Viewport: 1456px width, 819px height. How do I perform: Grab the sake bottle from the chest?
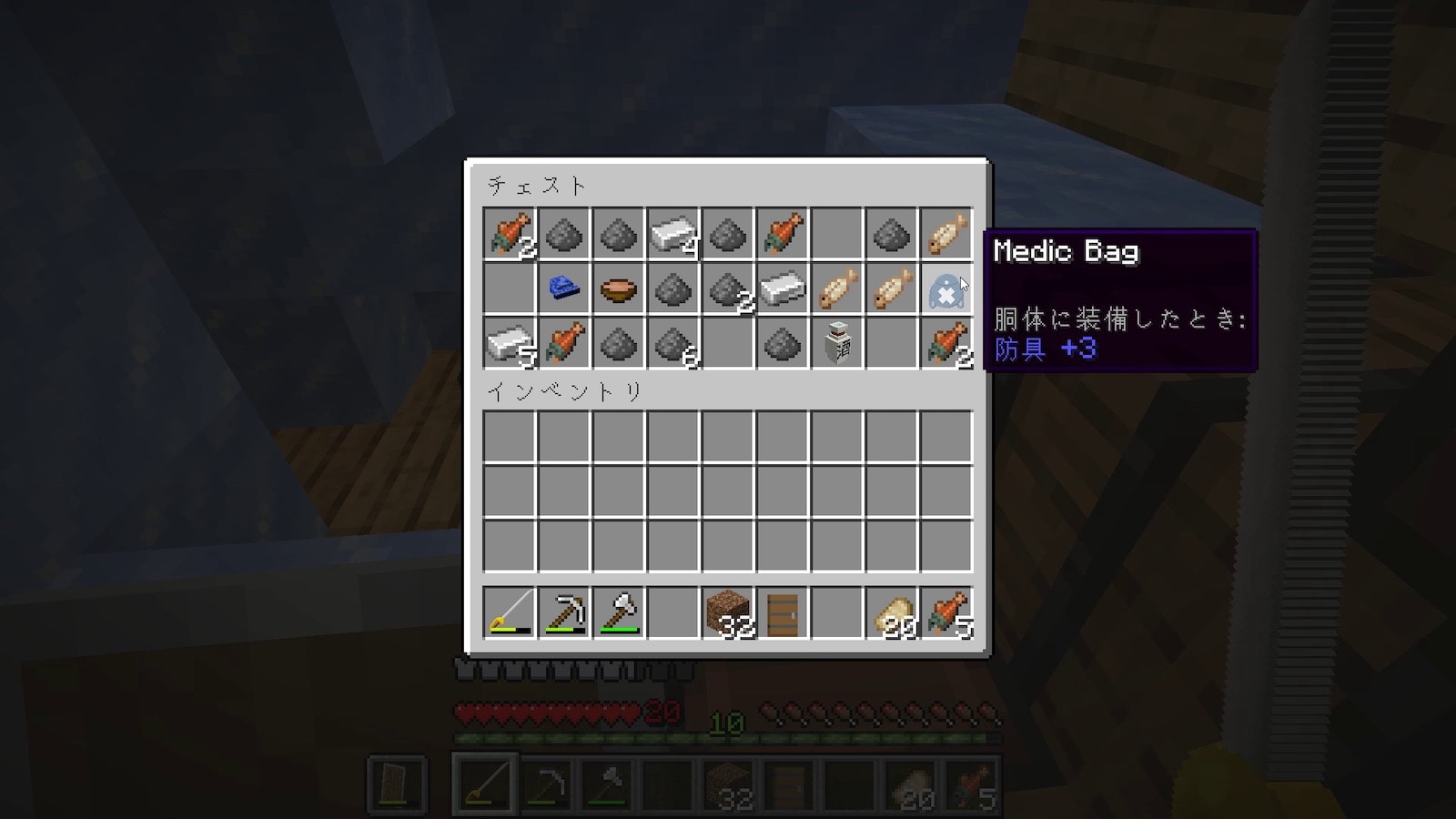point(836,345)
